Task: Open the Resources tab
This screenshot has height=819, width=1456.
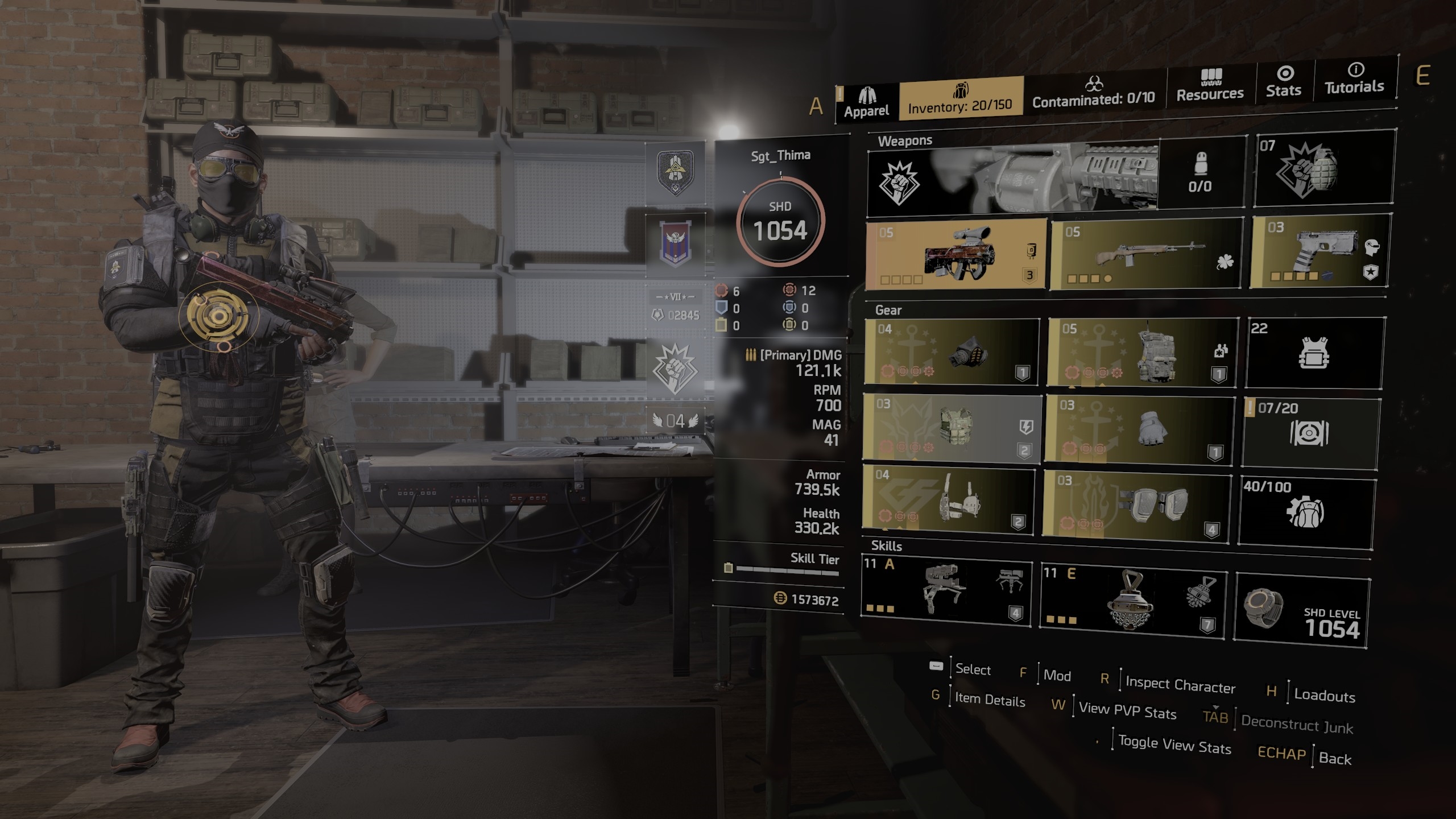Action: (x=1210, y=86)
